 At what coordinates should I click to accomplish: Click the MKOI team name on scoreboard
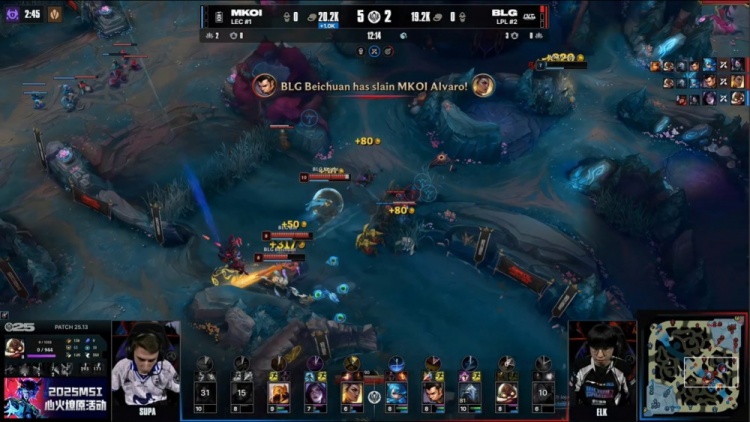[x=246, y=12]
